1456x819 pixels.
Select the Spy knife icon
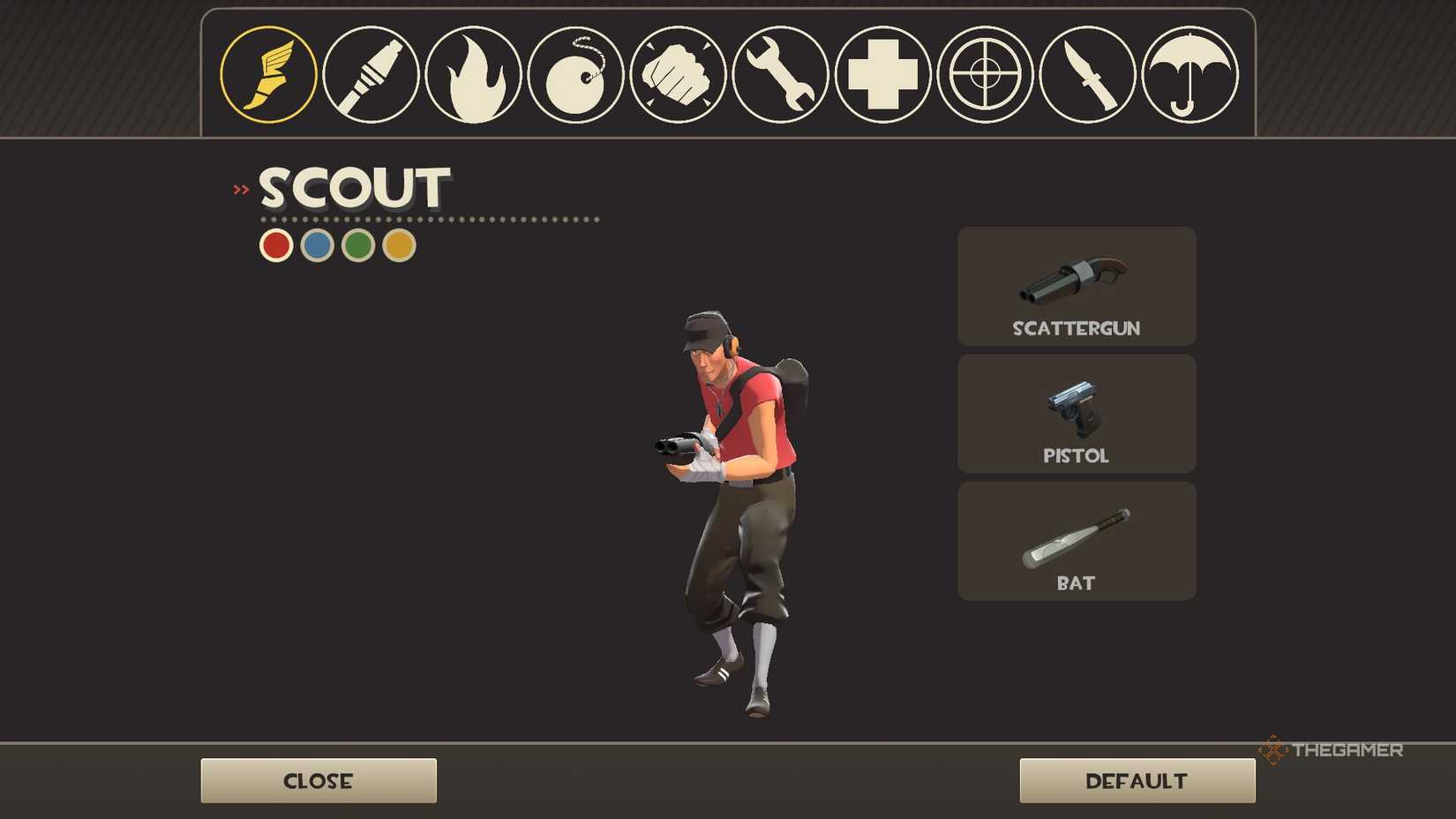[1087, 74]
